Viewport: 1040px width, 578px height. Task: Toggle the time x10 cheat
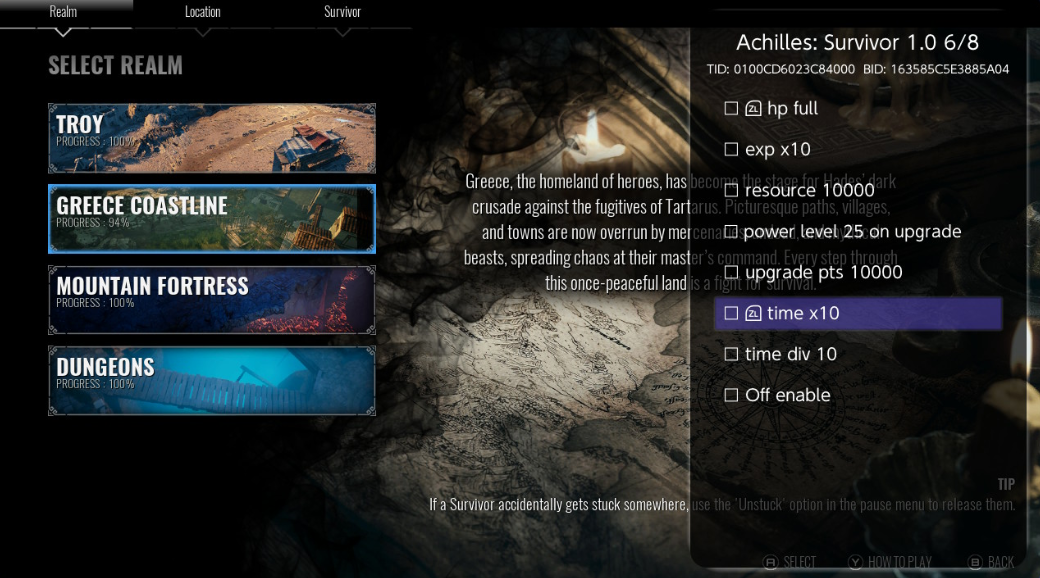731,313
